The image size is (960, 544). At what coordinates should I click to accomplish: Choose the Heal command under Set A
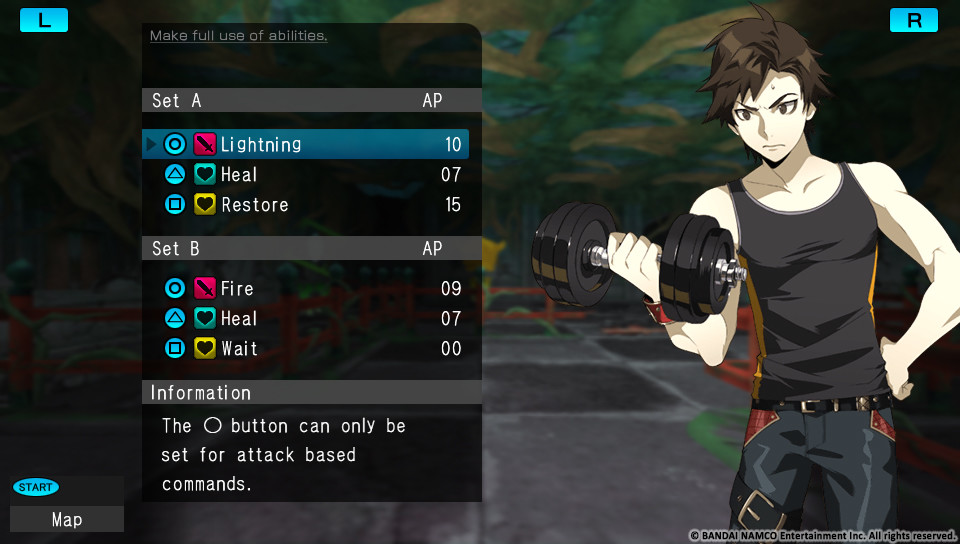tap(305, 175)
